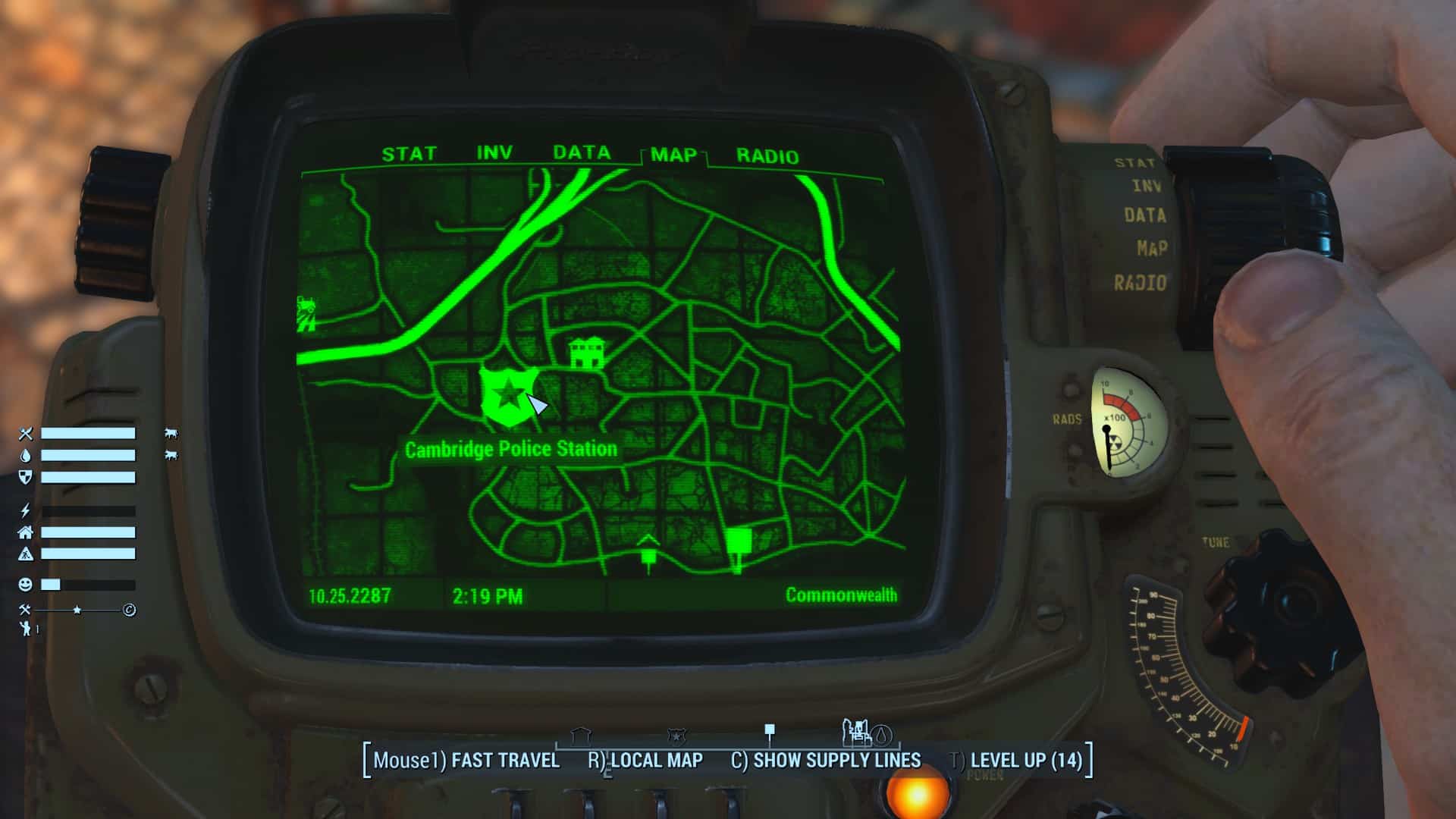Open the INV tab

[494, 153]
